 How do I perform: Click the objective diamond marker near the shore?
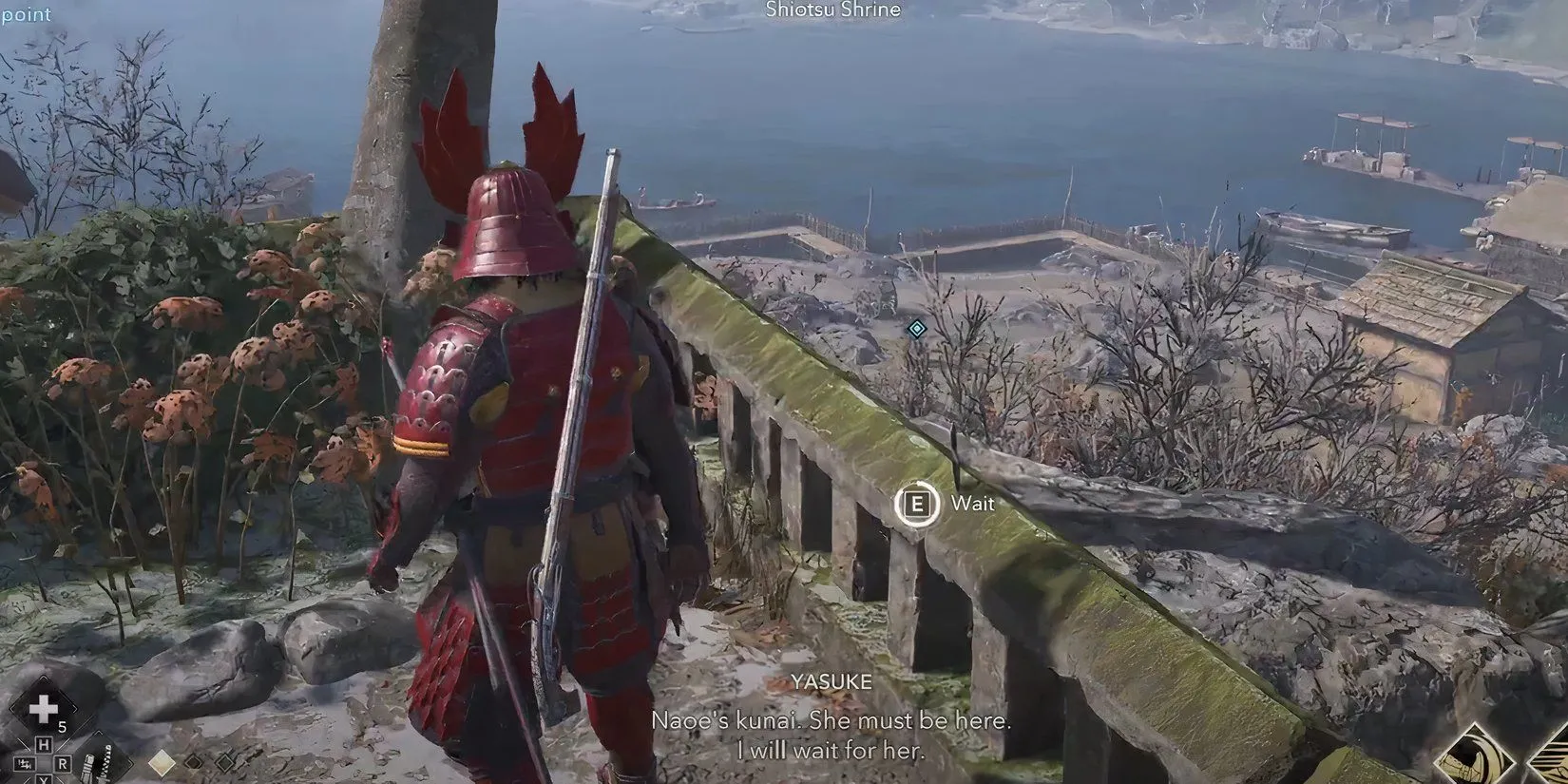[916, 329]
